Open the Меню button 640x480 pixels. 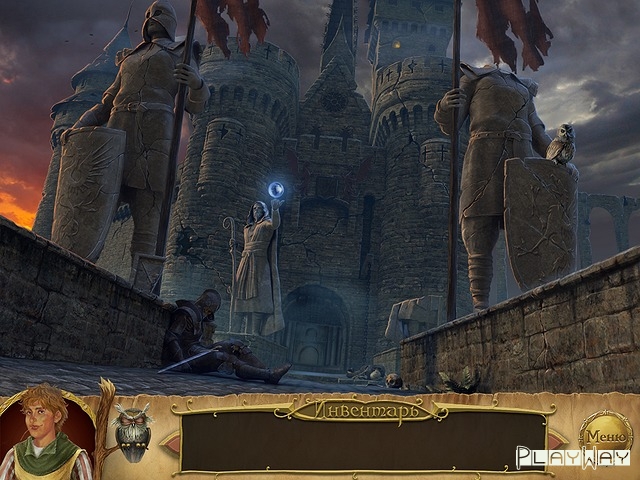coord(606,435)
